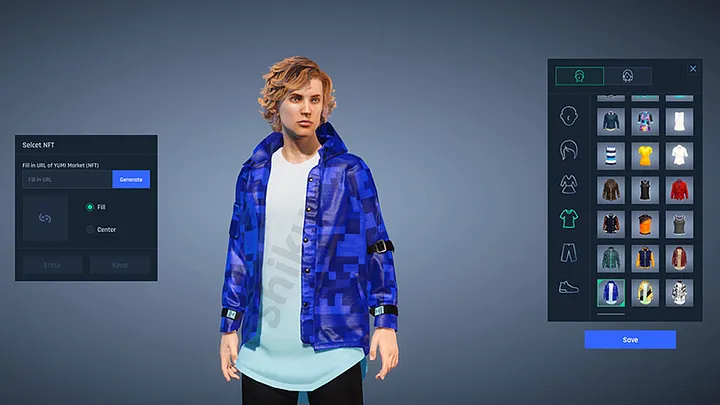Select the t-shirt tops category
Screen dimensions: 720x405
pyautogui.click(x=570, y=218)
